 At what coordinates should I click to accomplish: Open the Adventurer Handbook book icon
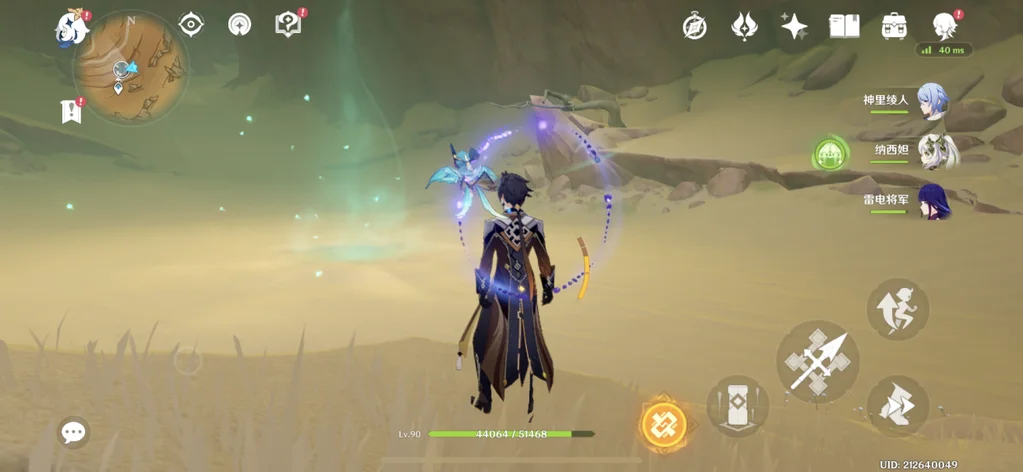click(845, 27)
